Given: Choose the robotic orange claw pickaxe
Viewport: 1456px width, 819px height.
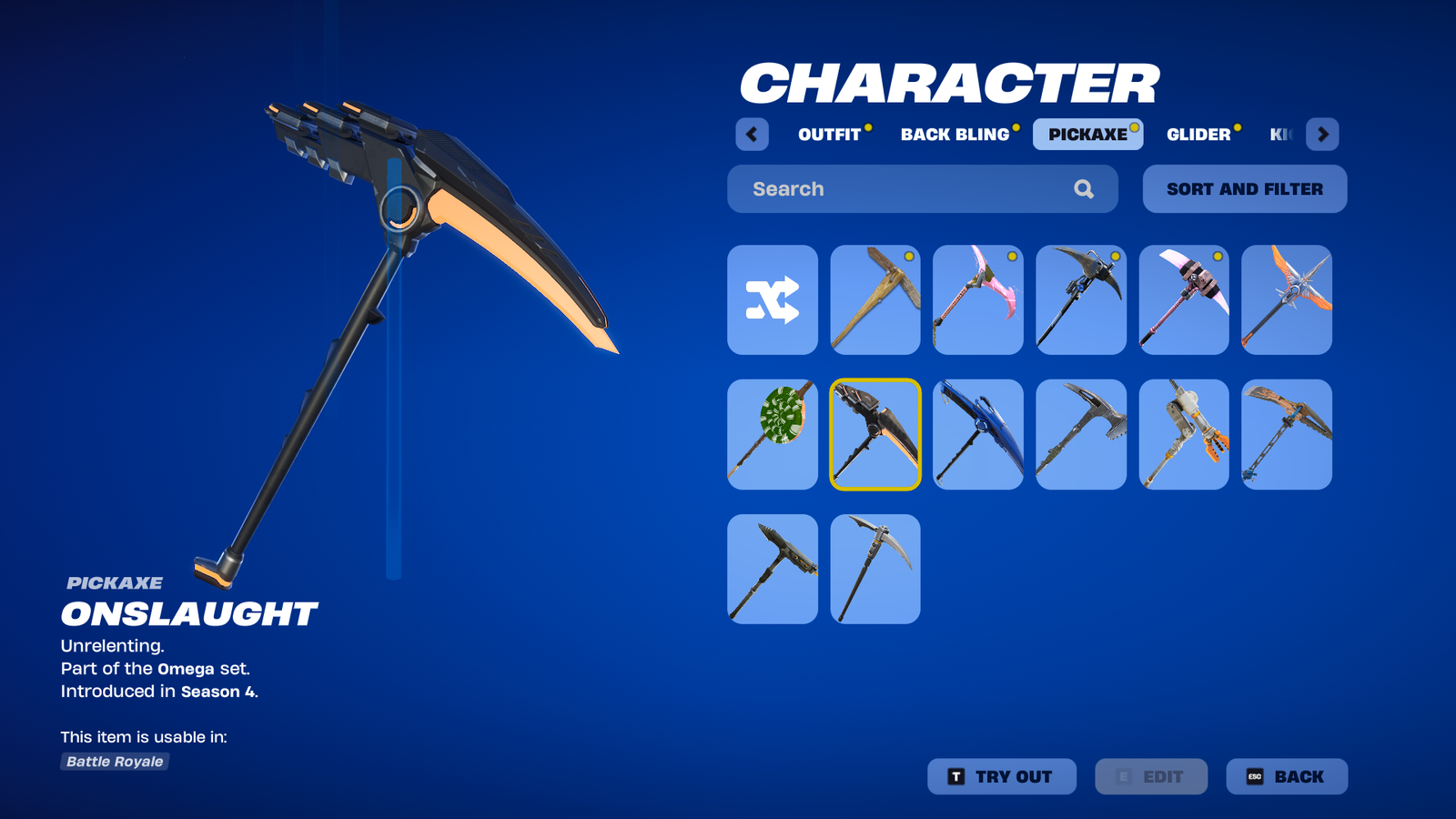Looking at the screenshot, I should tap(1184, 435).
